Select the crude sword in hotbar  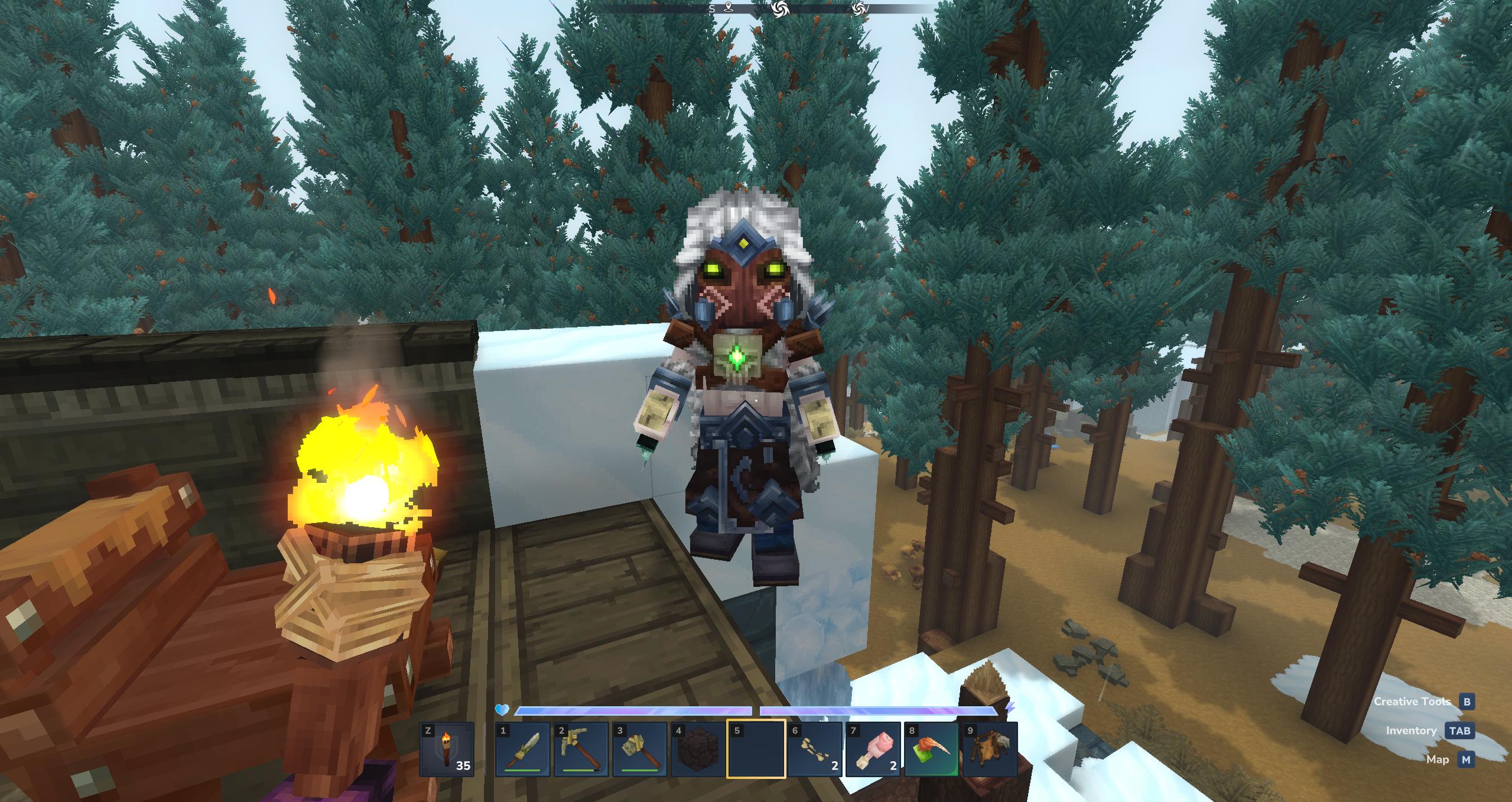[523, 749]
